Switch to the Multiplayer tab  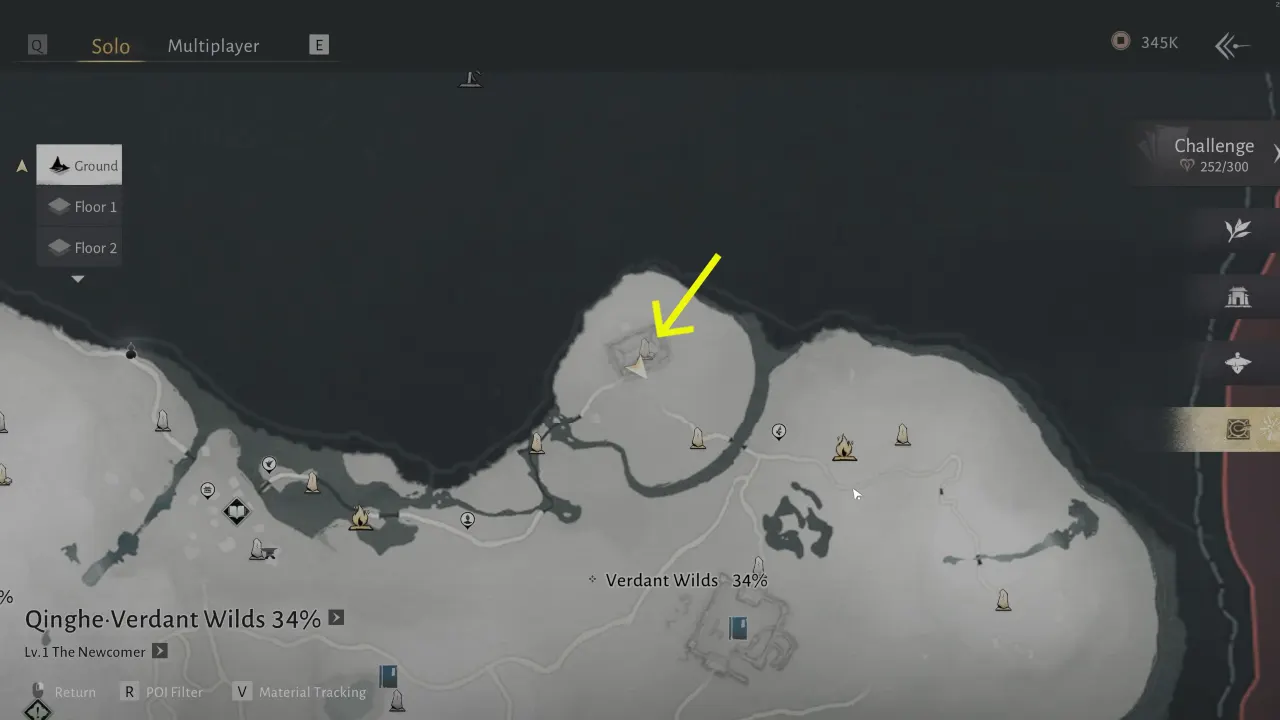coord(213,45)
